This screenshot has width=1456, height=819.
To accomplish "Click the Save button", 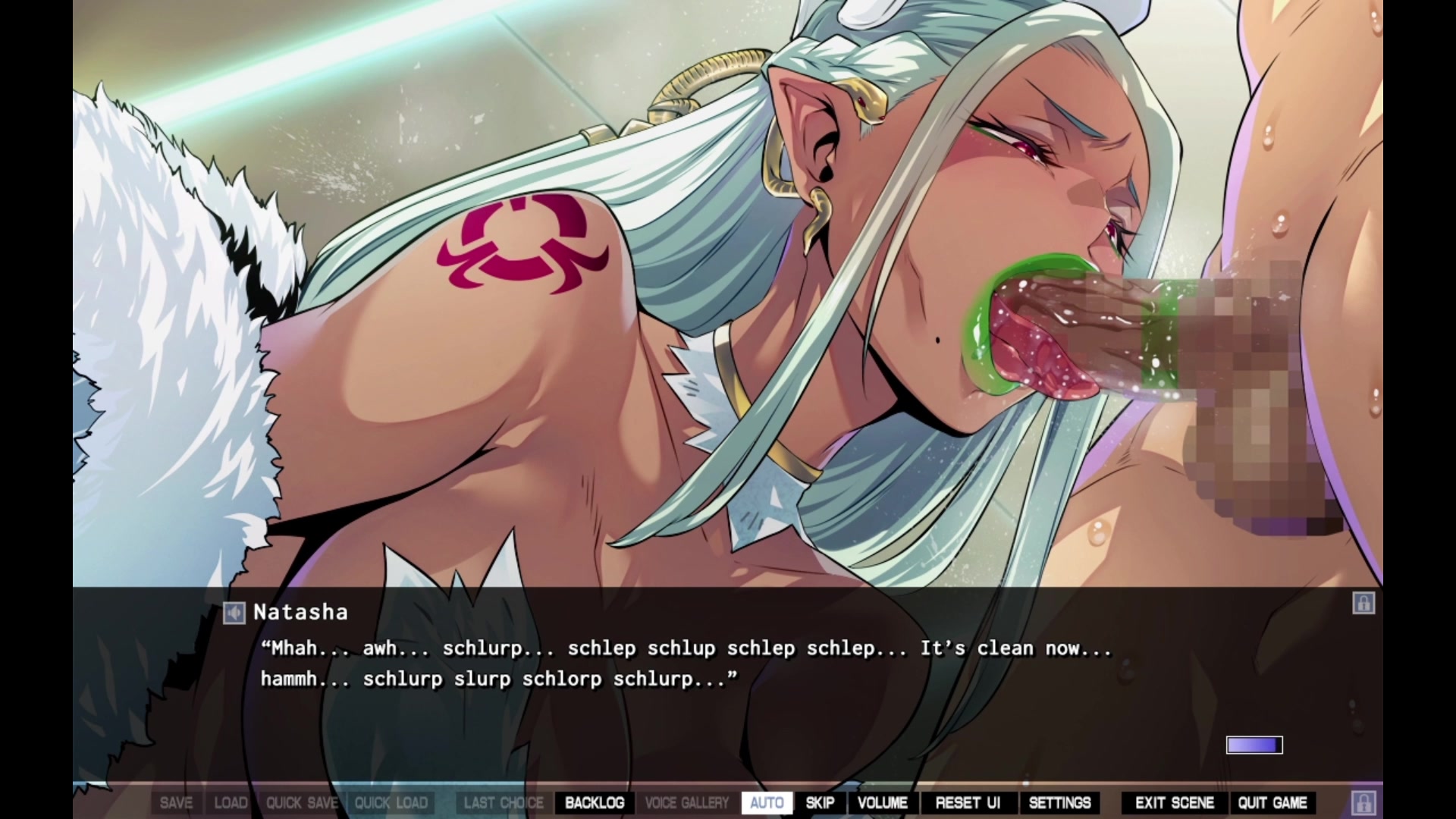I will tap(176, 802).
